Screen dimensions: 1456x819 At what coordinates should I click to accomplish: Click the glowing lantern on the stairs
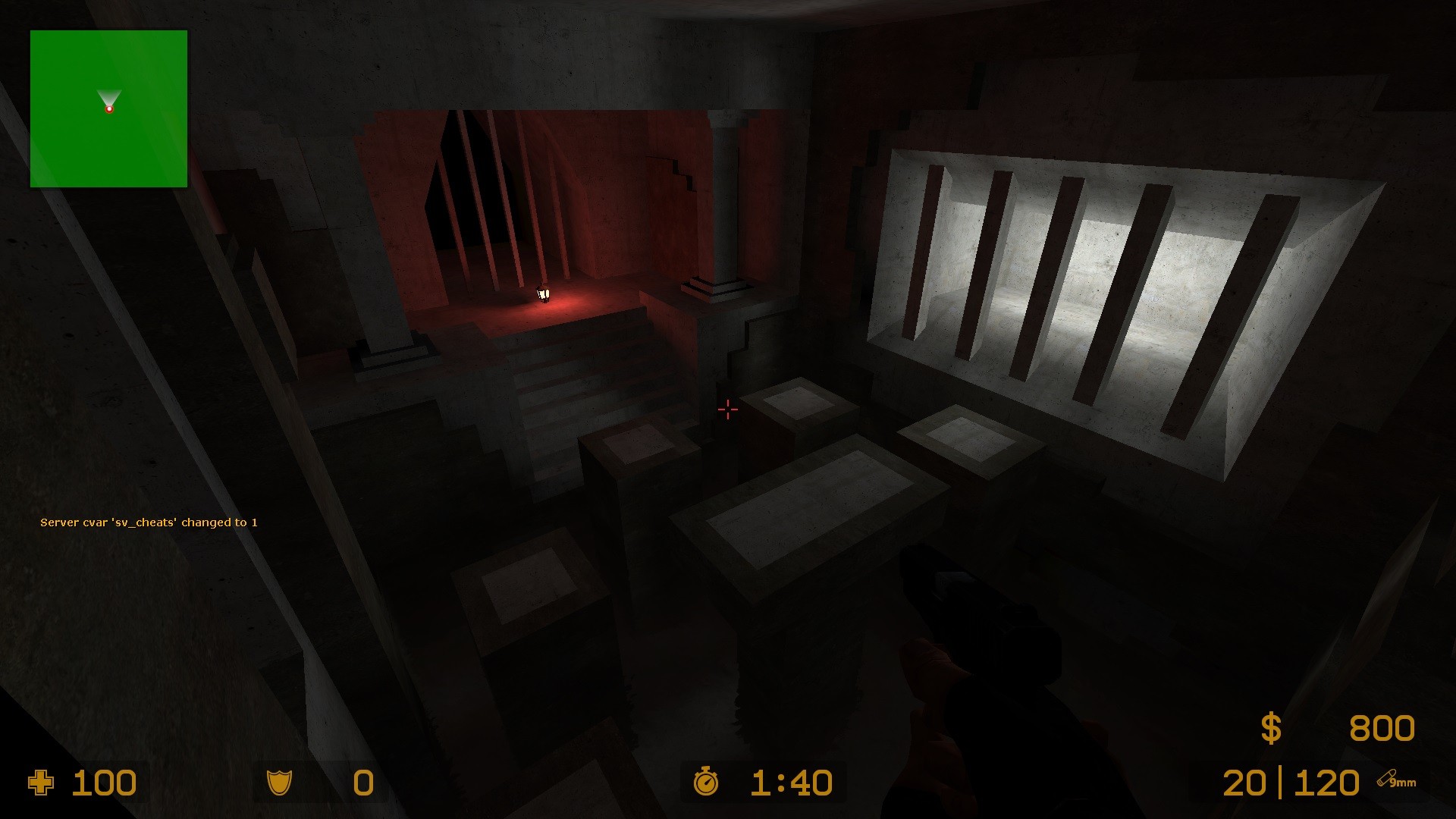click(543, 294)
